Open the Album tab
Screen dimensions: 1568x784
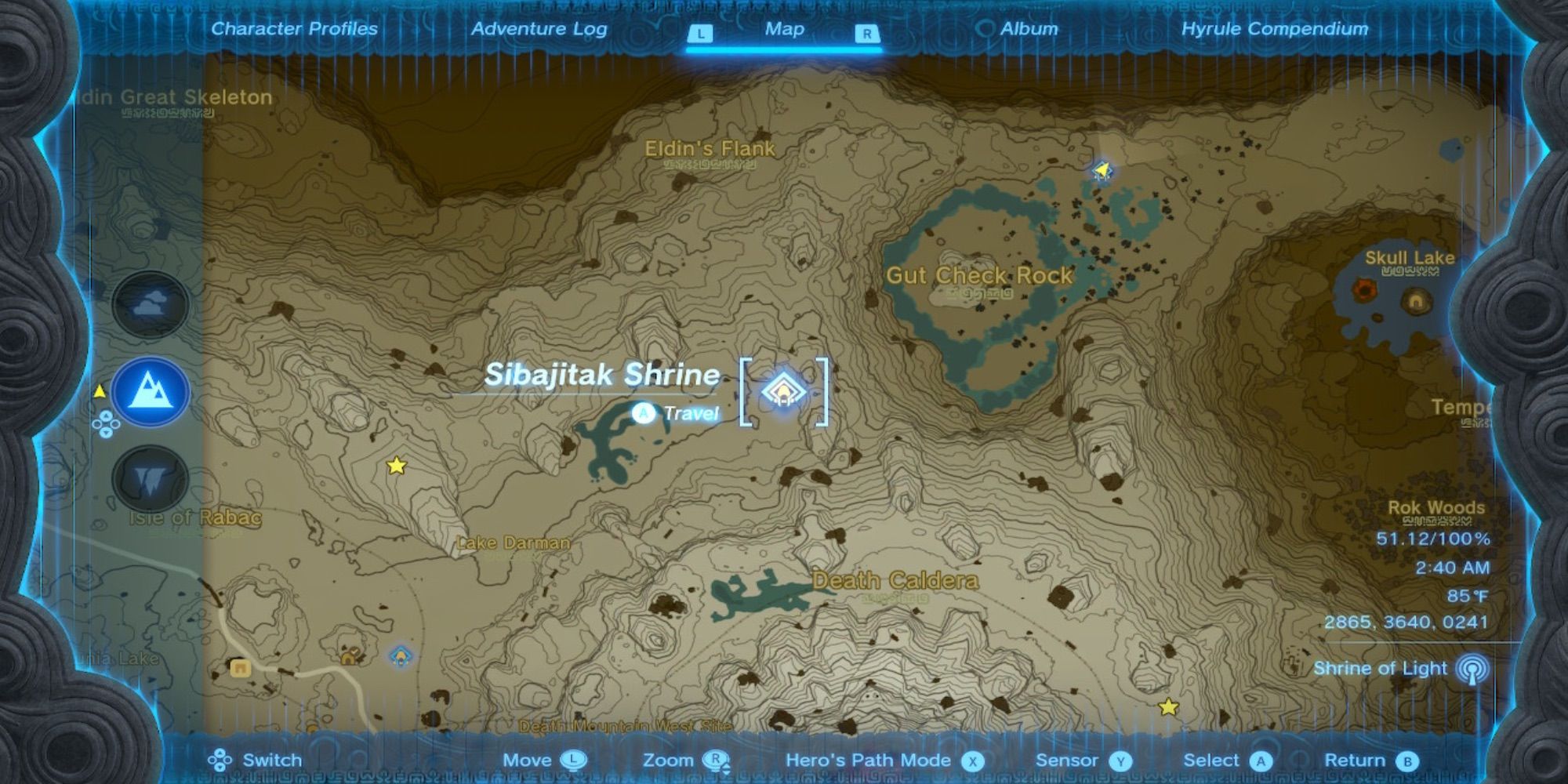pyautogui.click(x=1028, y=29)
